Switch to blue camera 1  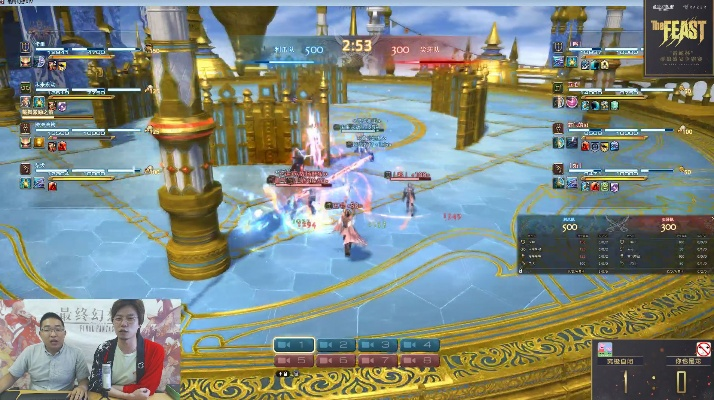[x=295, y=345]
